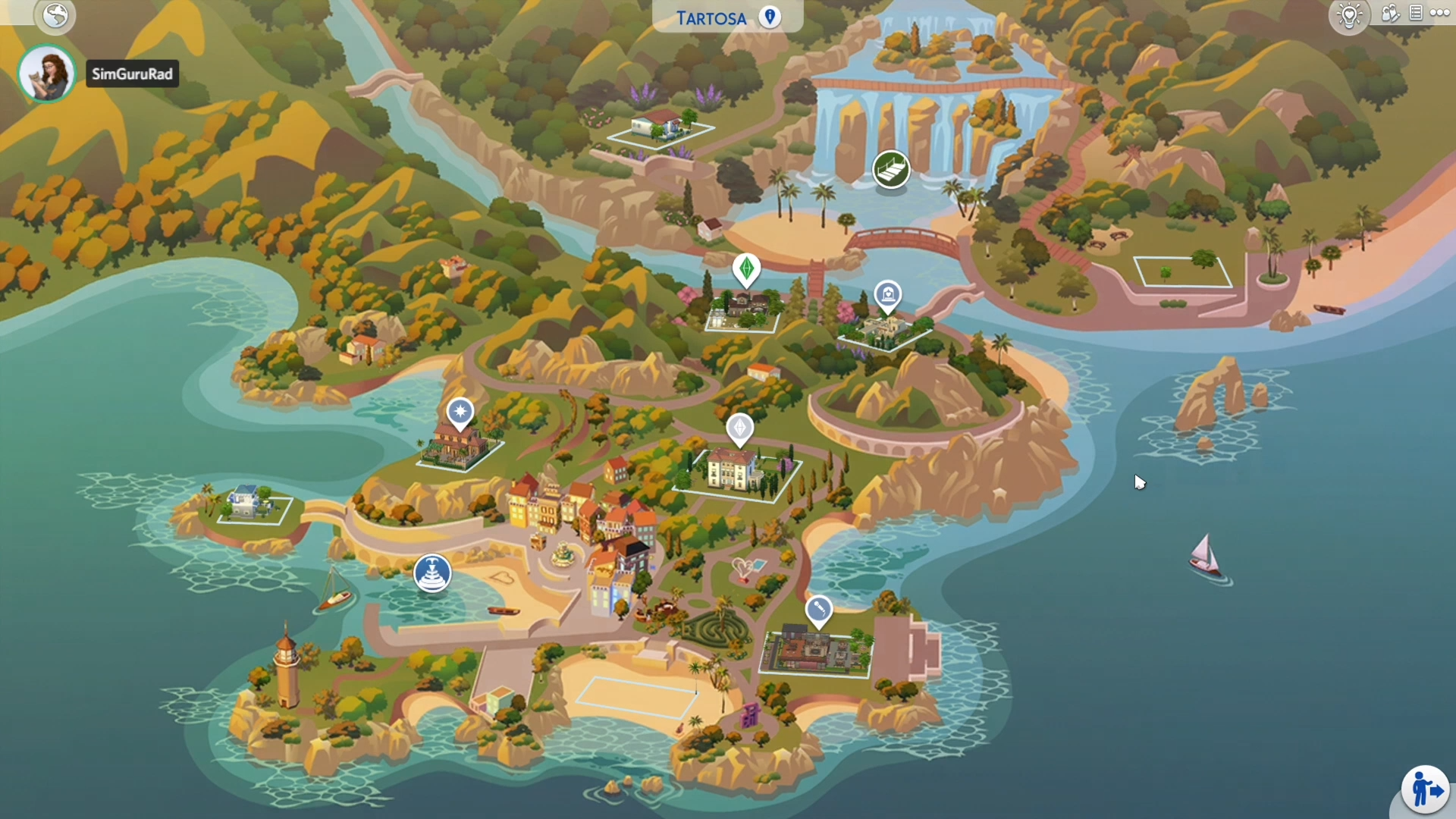Click the return-to-household Sim arrow button
Screen dimensions: 1456x819
point(1425,789)
